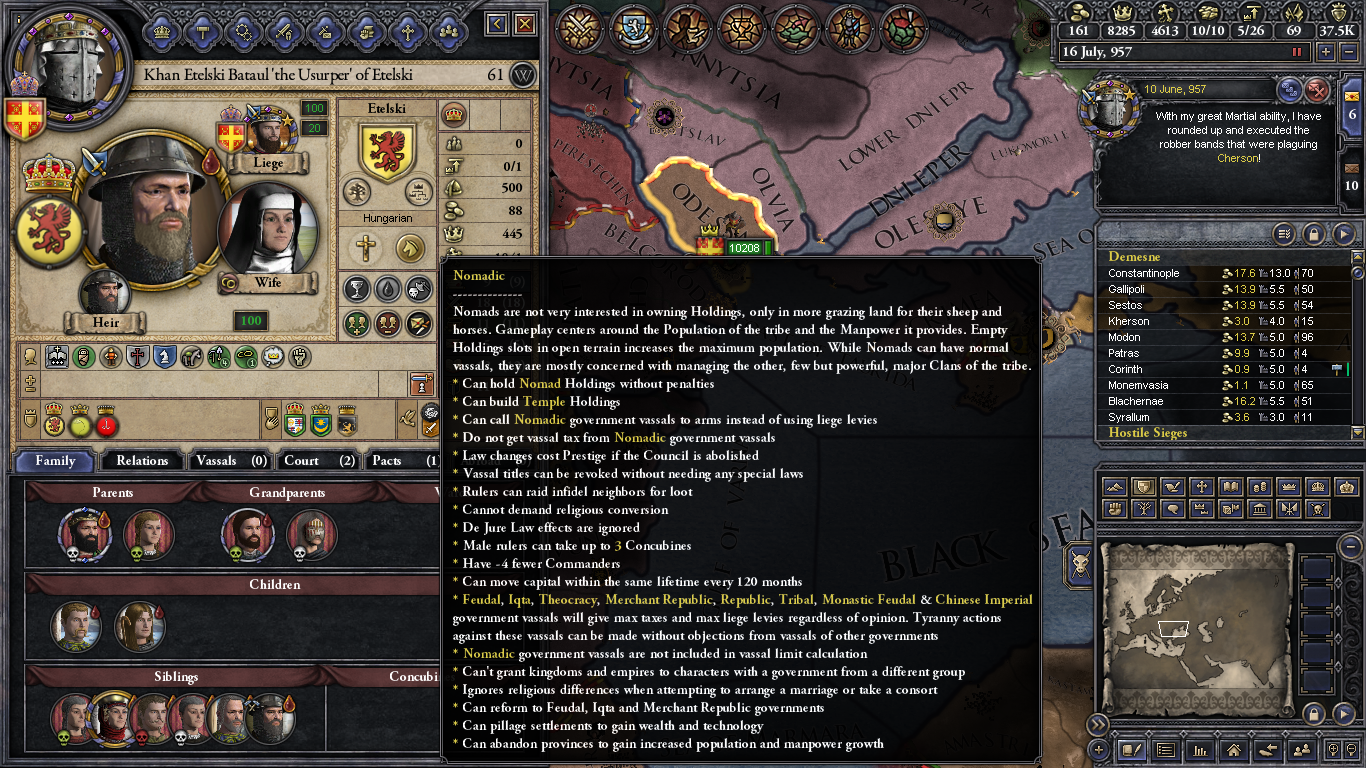Click the piety icon in the top bar
1366x768 pixels.
(x=1166, y=12)
